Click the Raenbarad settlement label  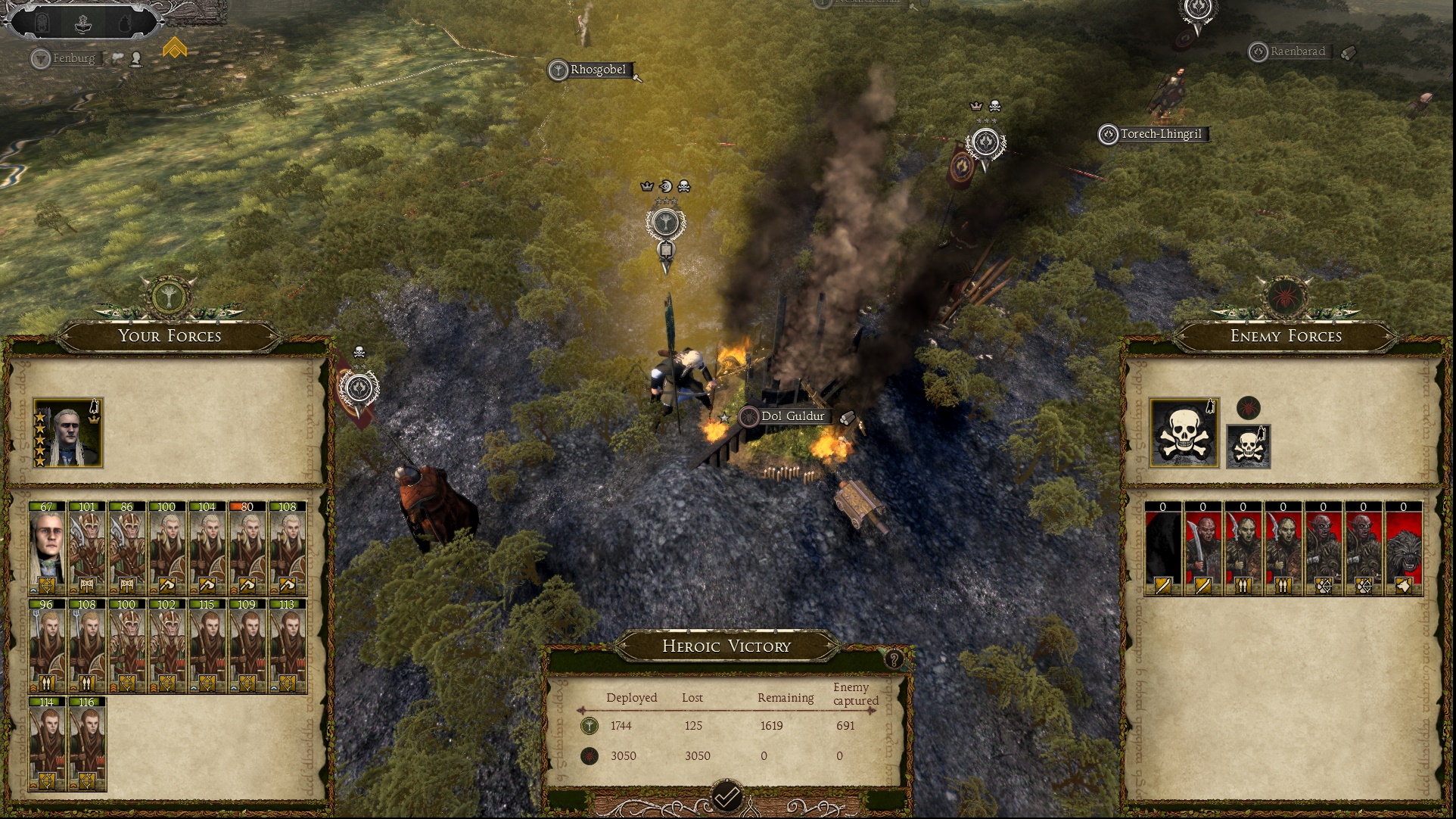[x=1297, y=51]
